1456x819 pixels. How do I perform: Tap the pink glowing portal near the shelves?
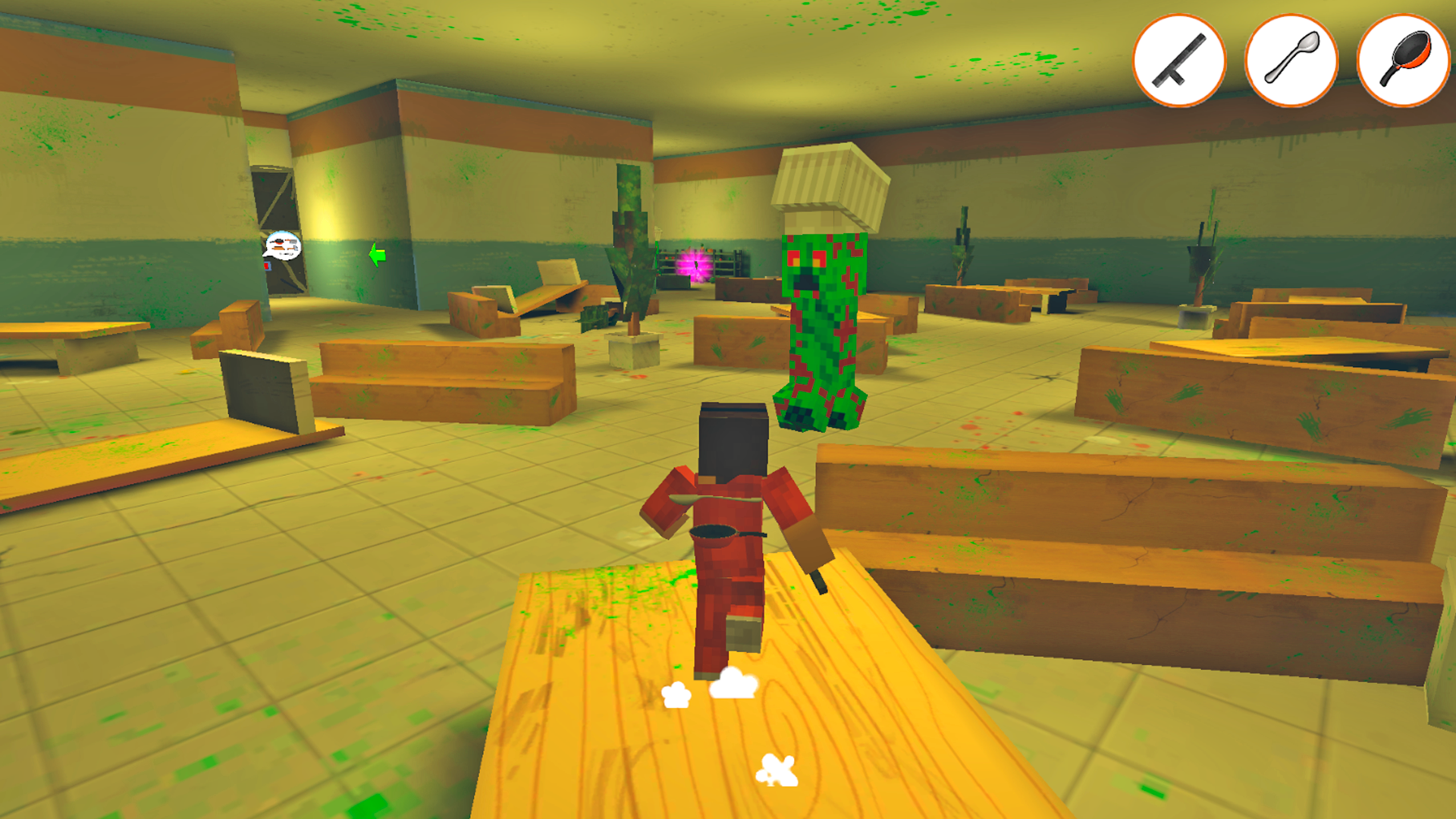694,265
